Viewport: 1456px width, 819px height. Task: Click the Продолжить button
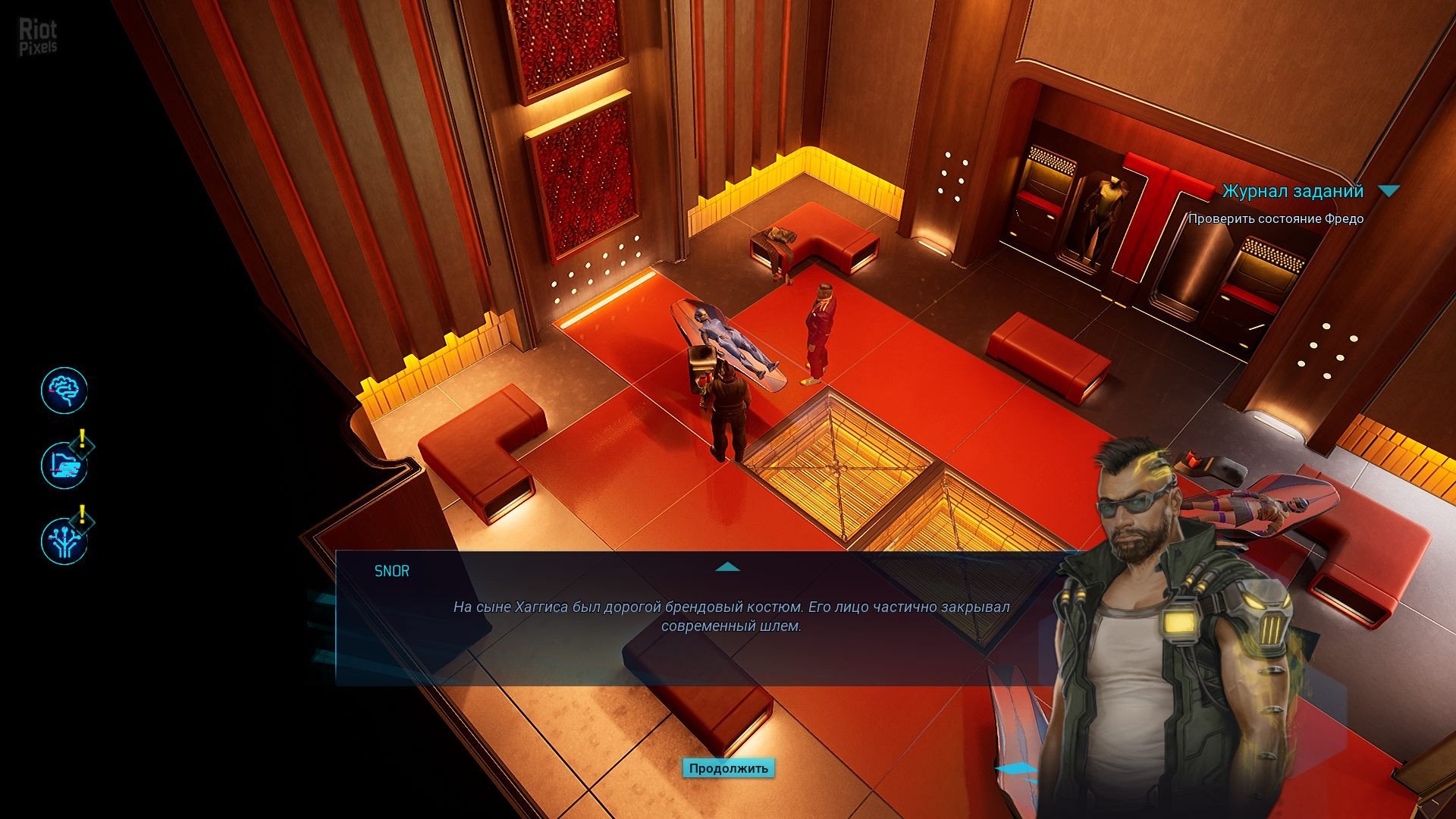728,768
